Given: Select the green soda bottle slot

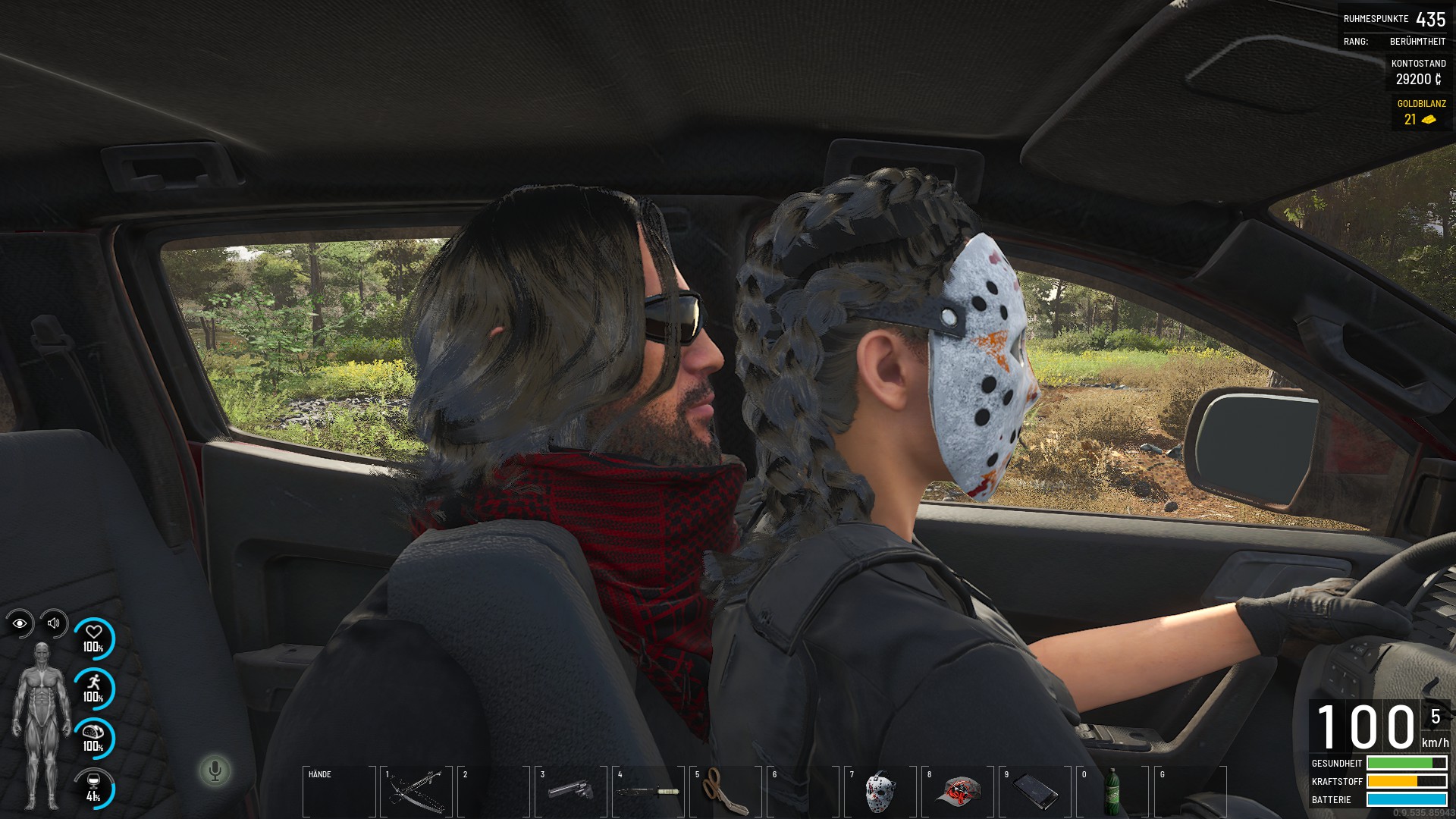Looking at the screenshot, I should coord(1113,791).
